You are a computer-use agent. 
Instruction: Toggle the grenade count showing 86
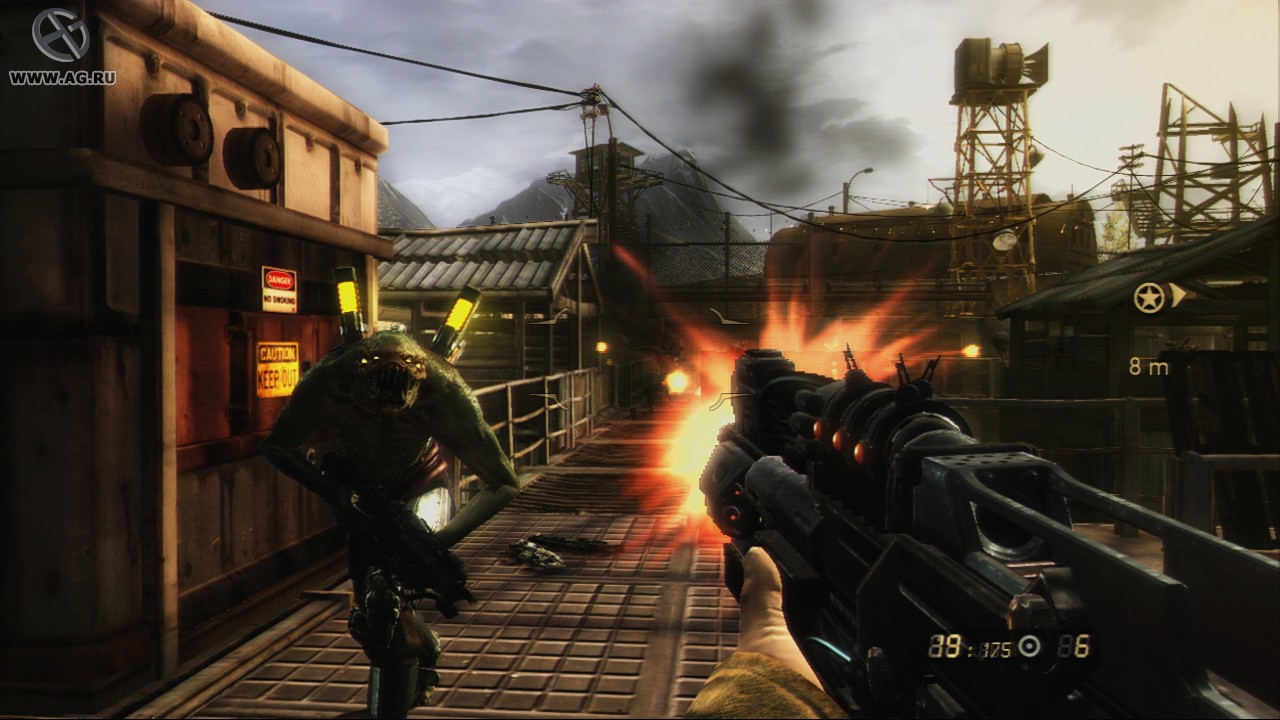pos(1076,646)
